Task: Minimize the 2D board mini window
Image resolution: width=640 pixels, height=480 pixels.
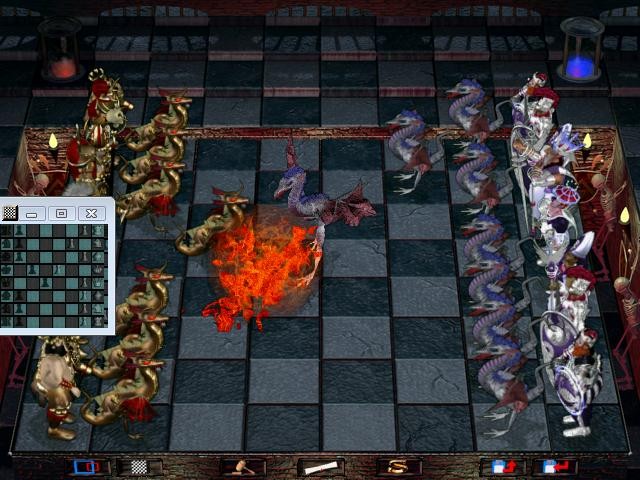Action: (33, 213)
